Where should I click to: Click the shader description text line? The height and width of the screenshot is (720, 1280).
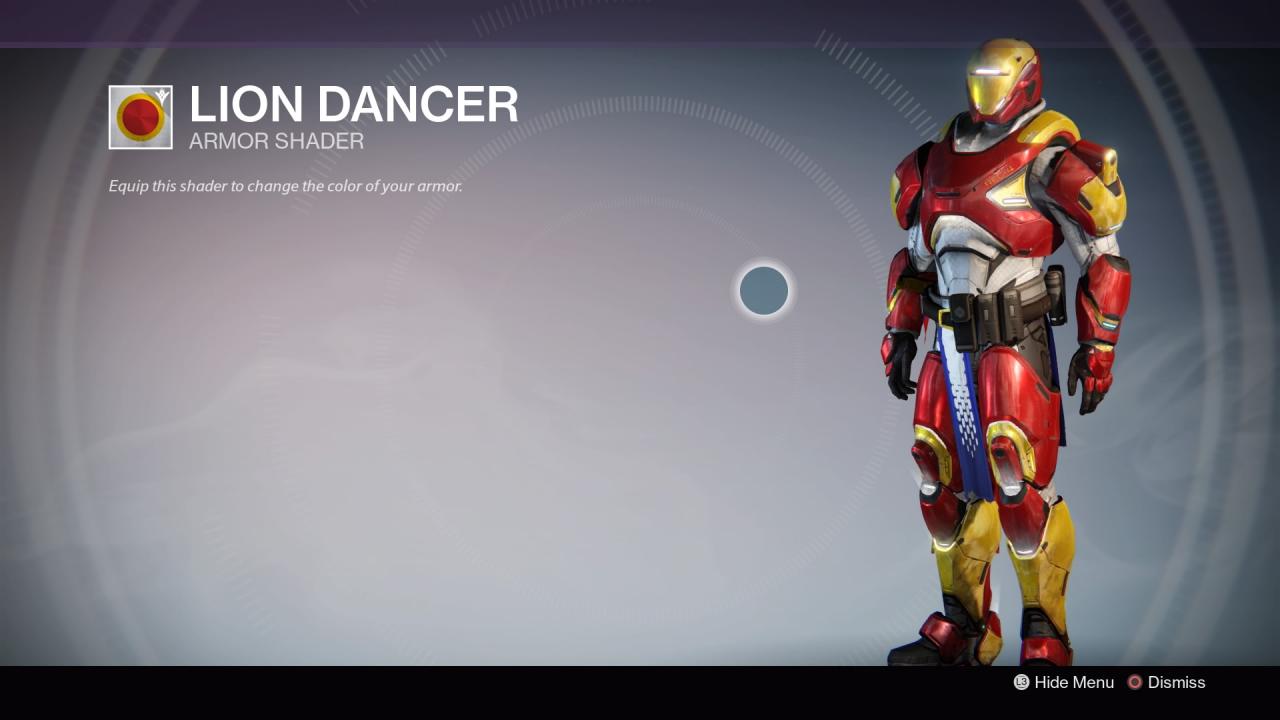click(x=285, y=186)
